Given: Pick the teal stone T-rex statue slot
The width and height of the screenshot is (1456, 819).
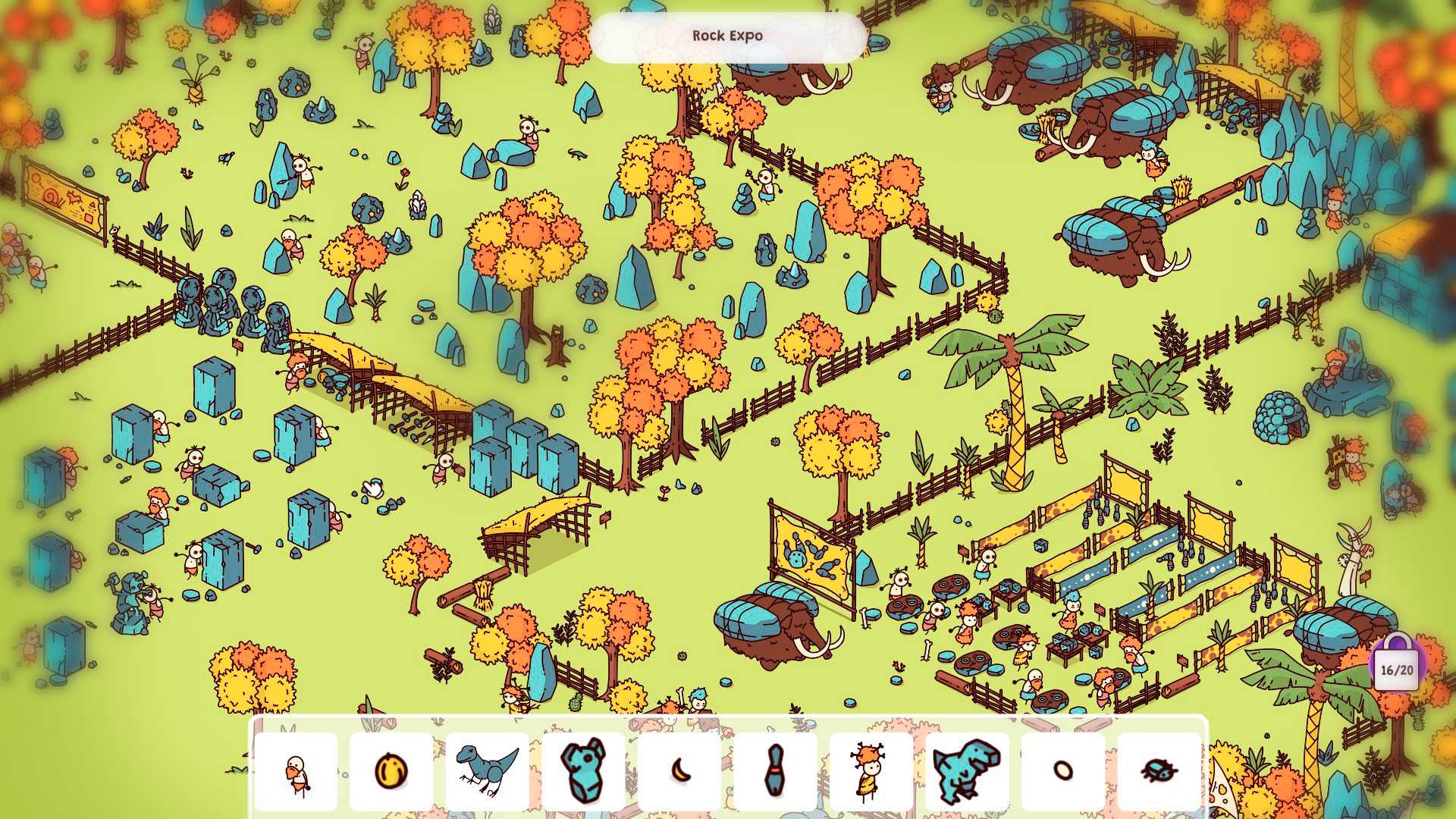Looking at the screenshot, I should point(967,771).
